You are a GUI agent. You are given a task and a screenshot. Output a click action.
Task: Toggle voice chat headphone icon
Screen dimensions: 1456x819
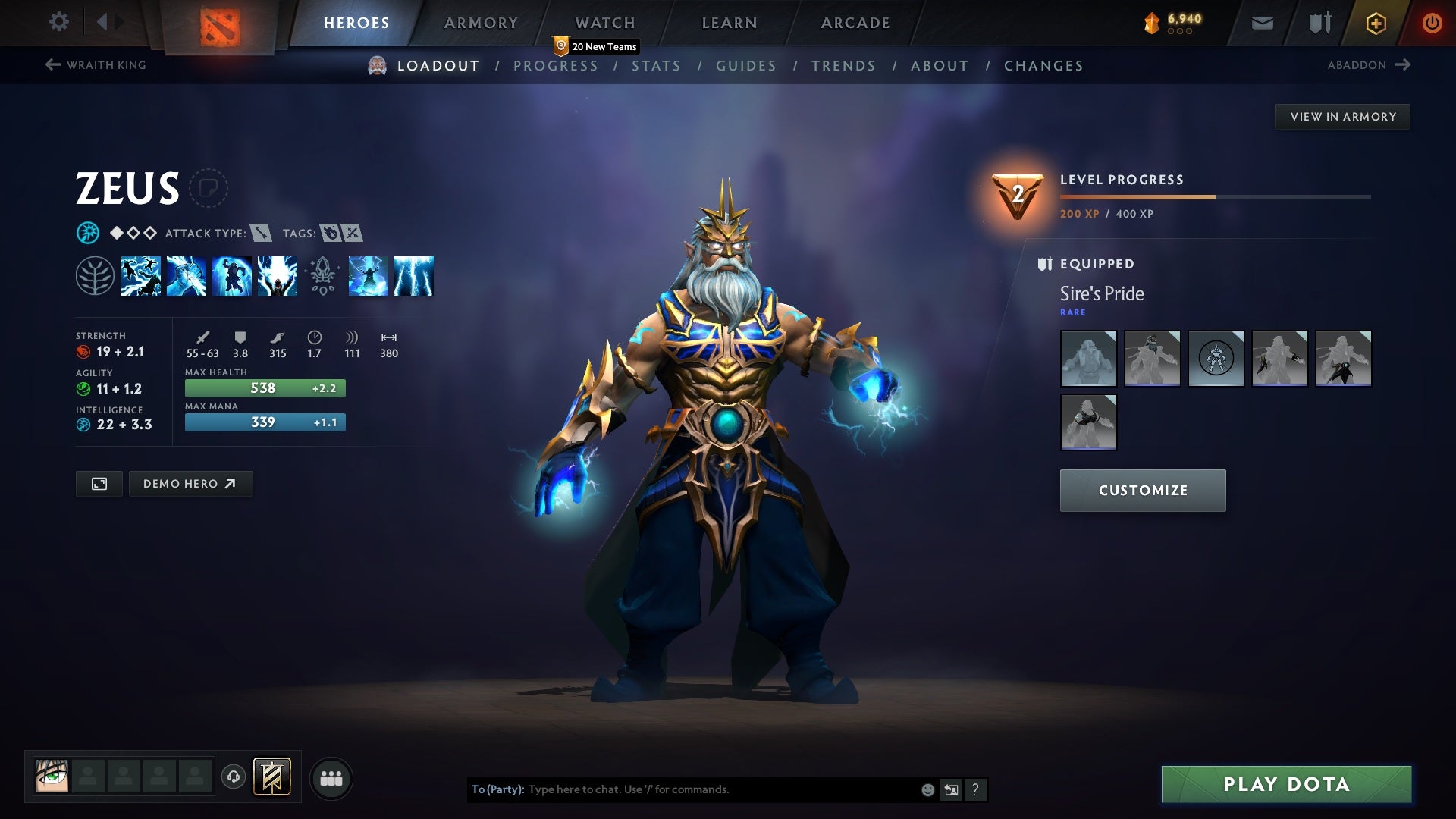pos(233,777)
